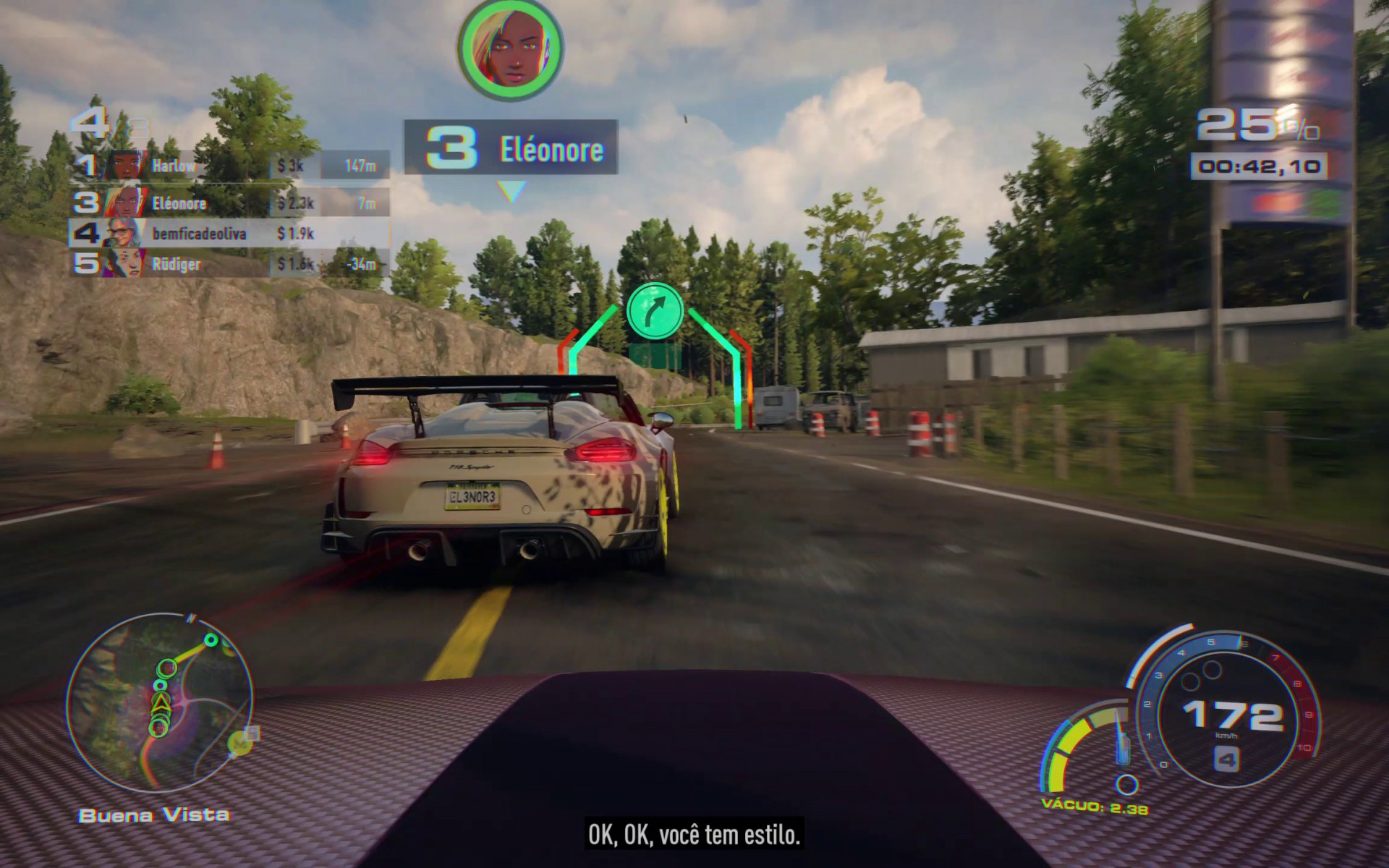Click the VÁCUO: 2.38 draft counter
The image size is (1389, 868).
(1094, 808)
